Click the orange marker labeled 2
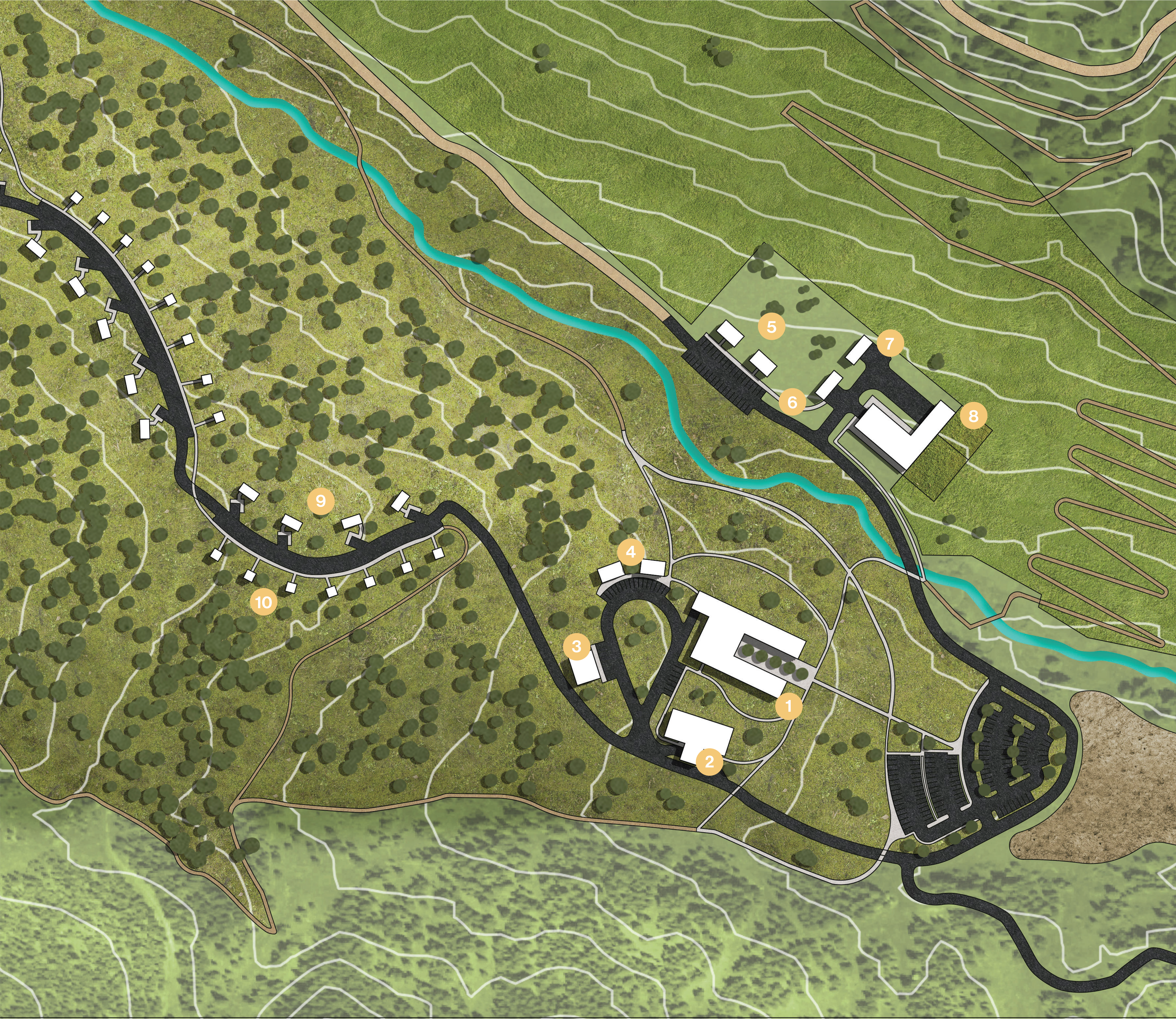Viewport: 1176px width, 1019px height. (709, 761)
